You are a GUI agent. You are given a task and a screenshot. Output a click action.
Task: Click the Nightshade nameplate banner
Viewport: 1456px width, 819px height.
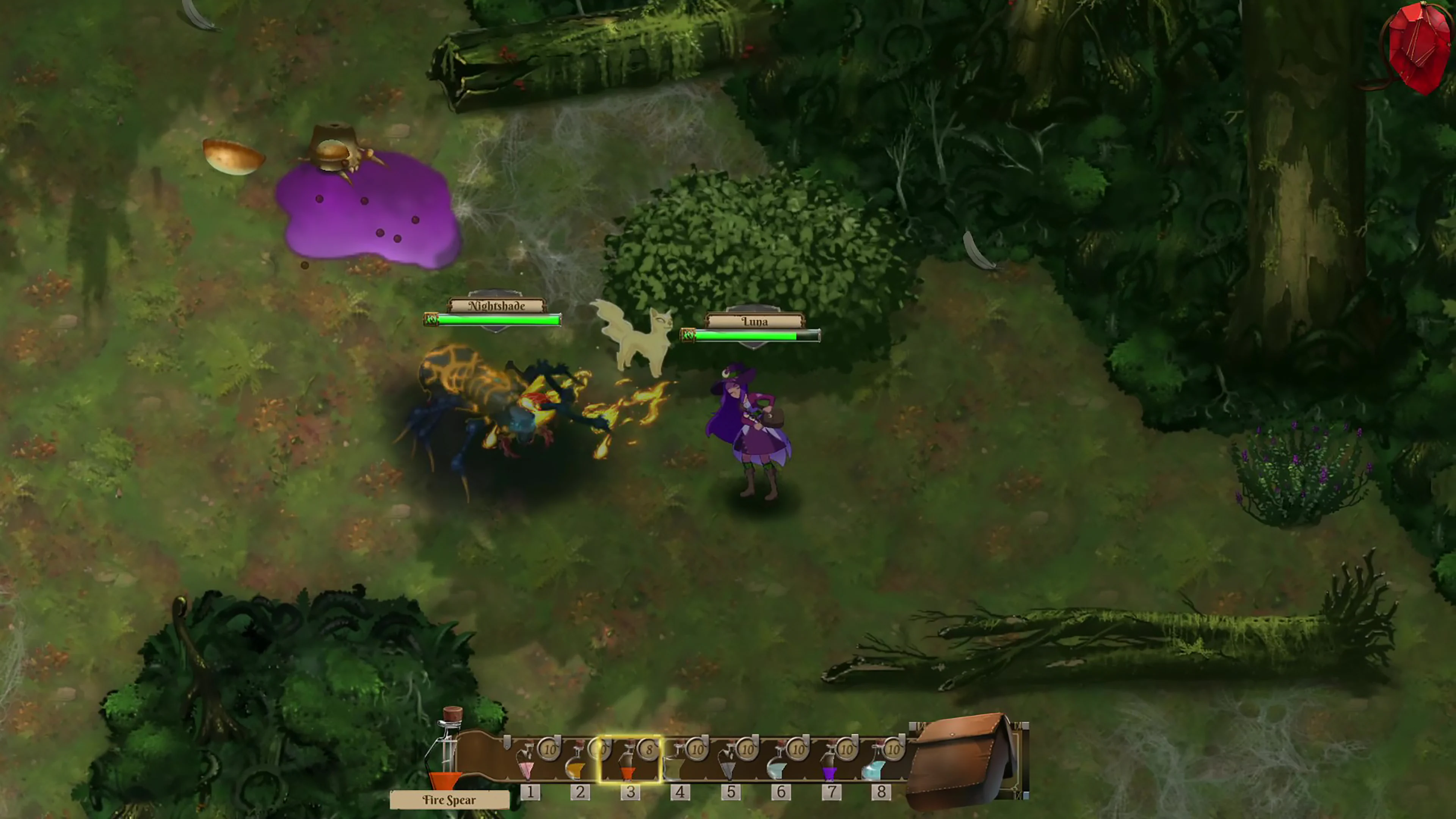(496, 305)
